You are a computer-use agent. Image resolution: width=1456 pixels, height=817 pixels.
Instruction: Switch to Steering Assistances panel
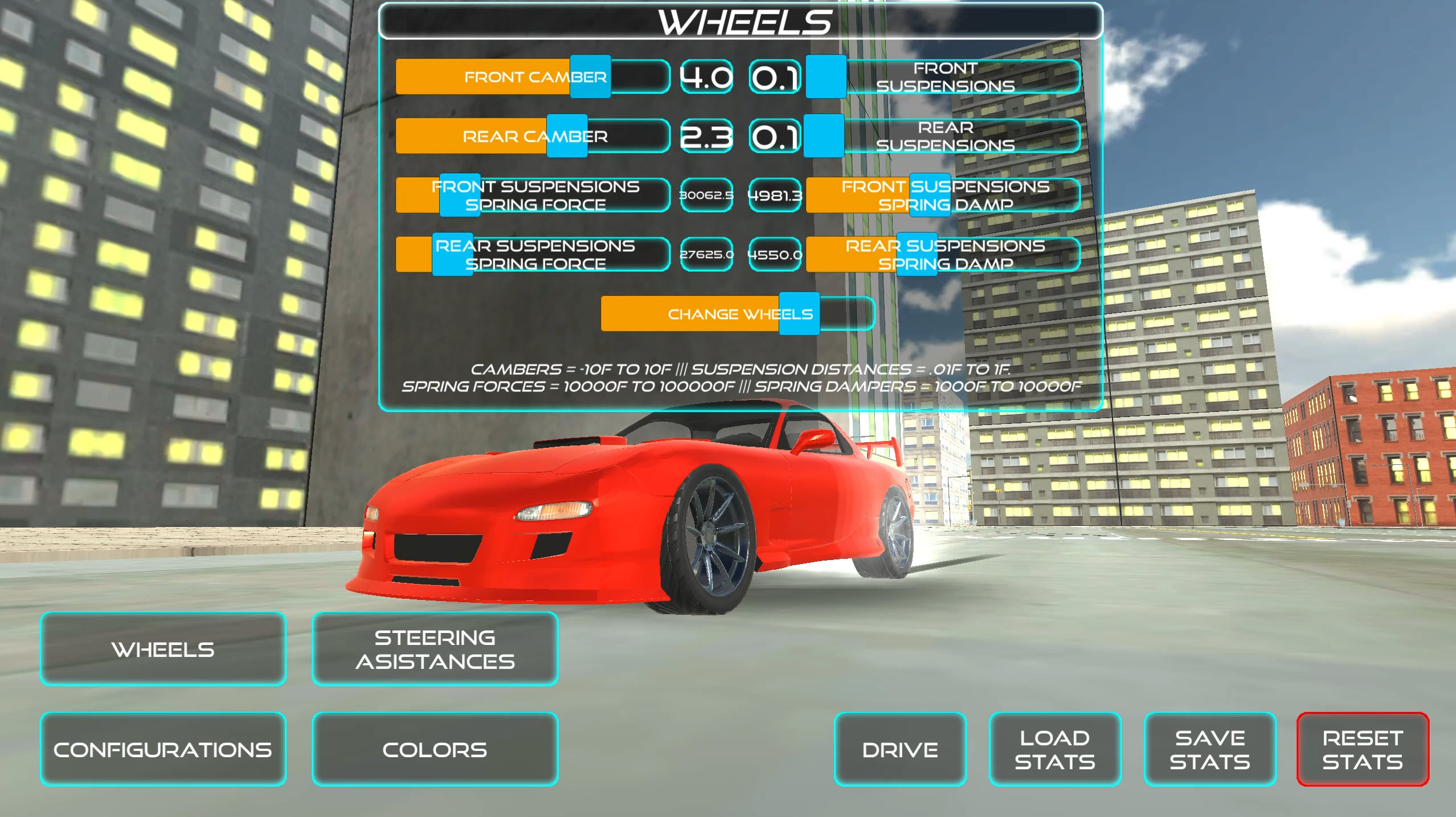[x=435, y=649]
